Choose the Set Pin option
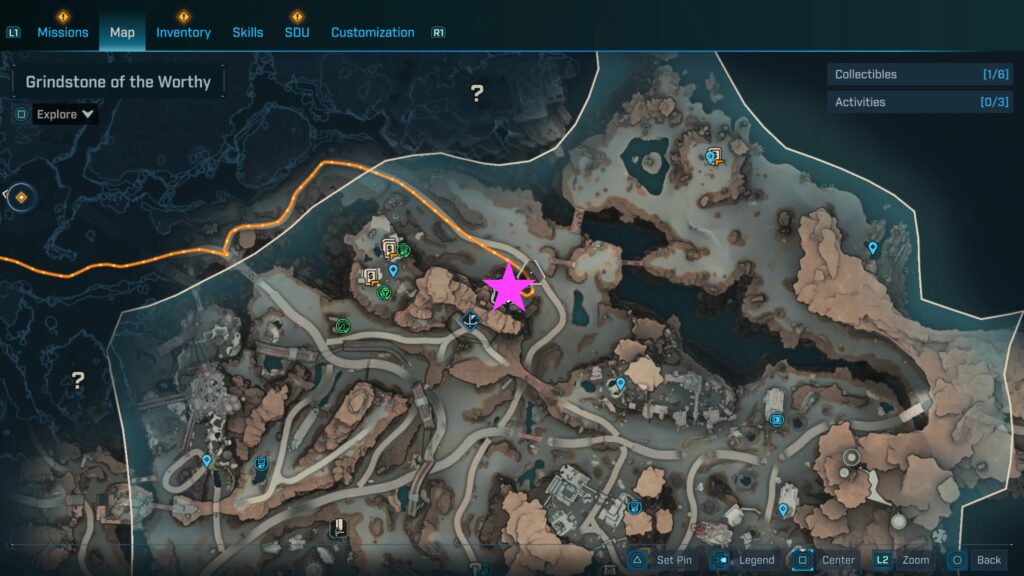The image size is (1024, 576). tap(662, 560)
